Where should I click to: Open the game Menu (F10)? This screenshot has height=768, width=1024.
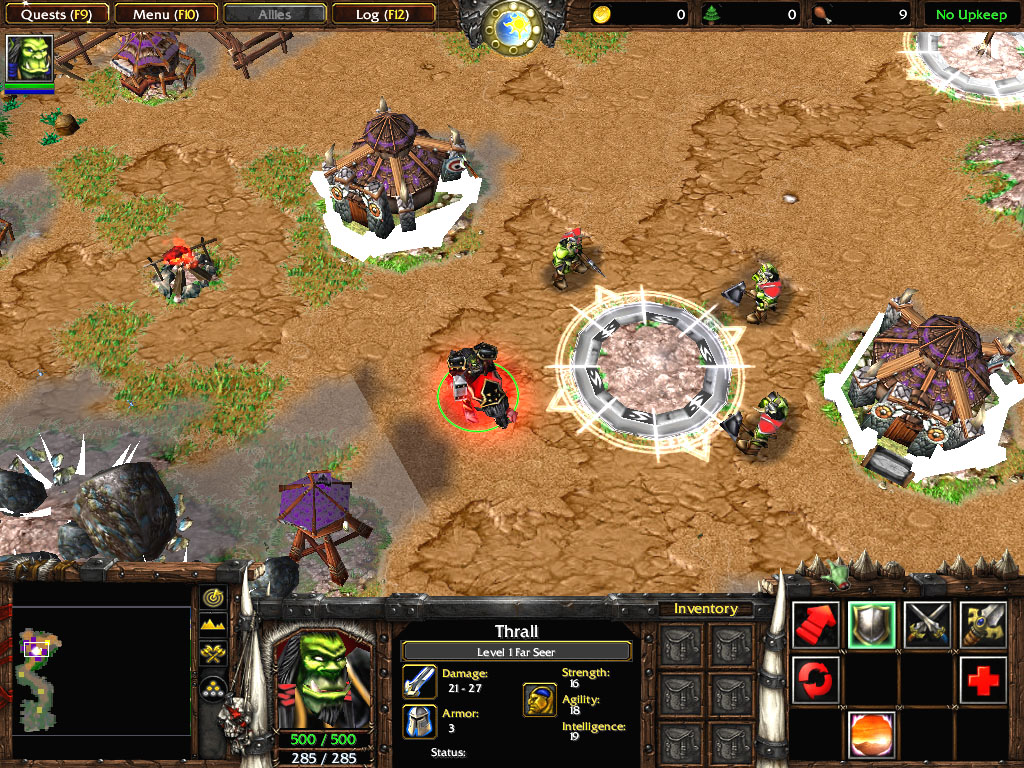coord(165,14)
